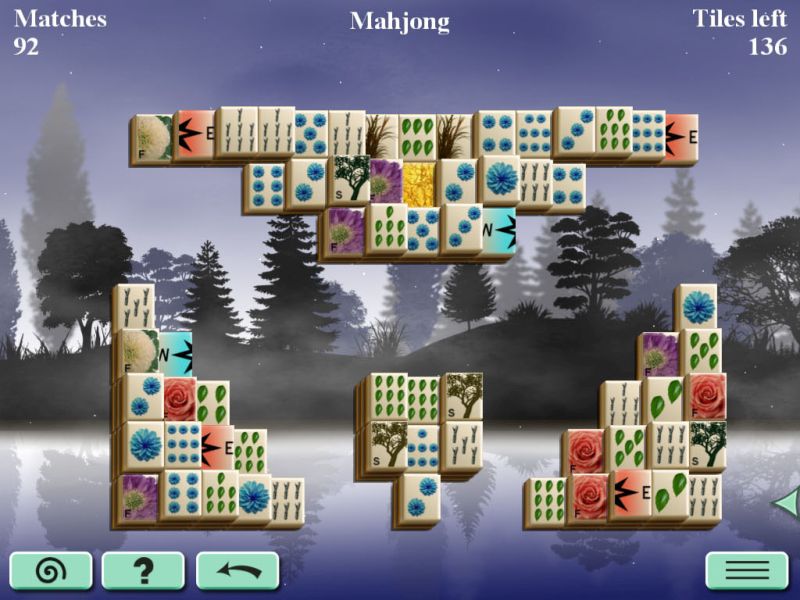
Task: Choose the red rose tile in the left stack
Action: [x=180, y=398]
